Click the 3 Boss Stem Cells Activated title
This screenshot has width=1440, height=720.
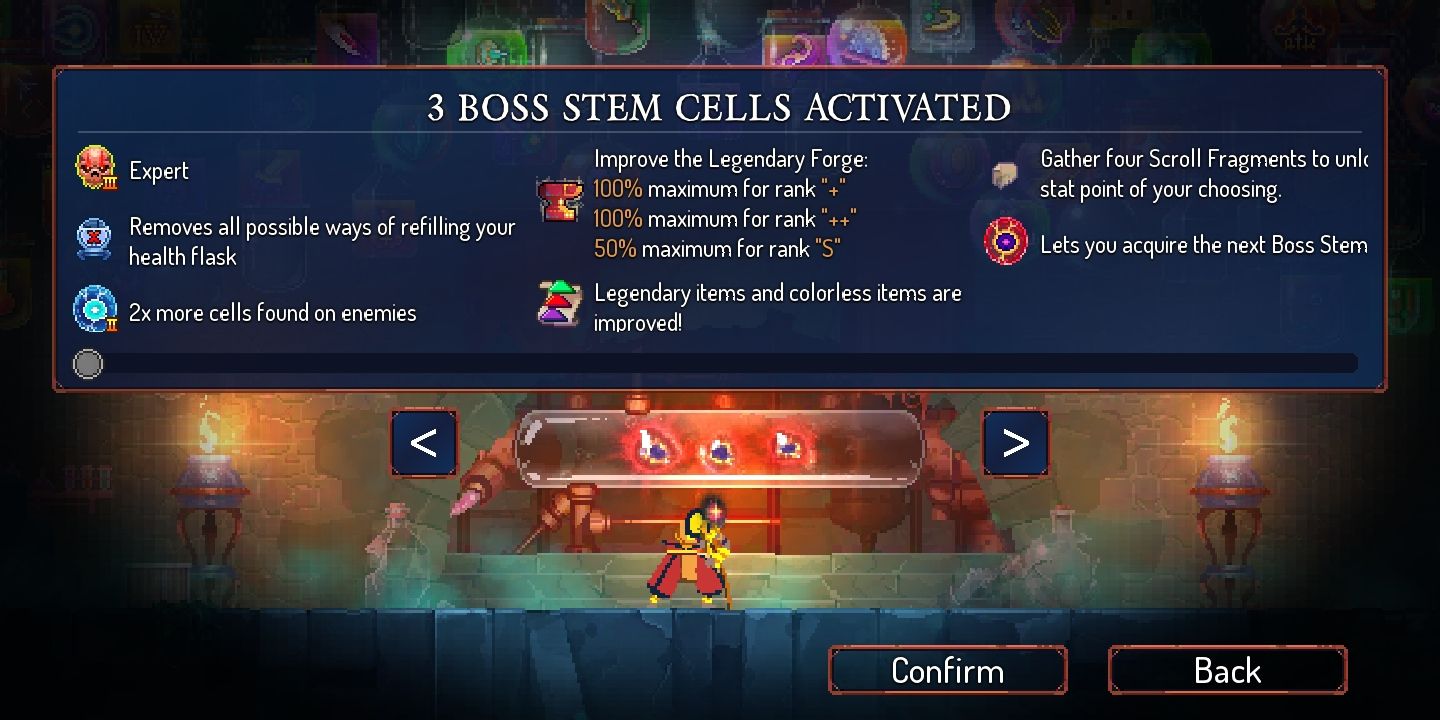pyautogui.click(x=719, y=106)
